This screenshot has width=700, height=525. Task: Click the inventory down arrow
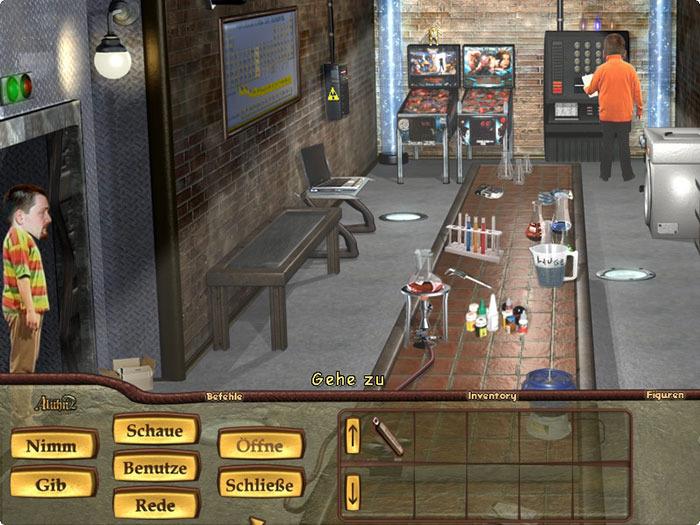(x=353, y=492)
